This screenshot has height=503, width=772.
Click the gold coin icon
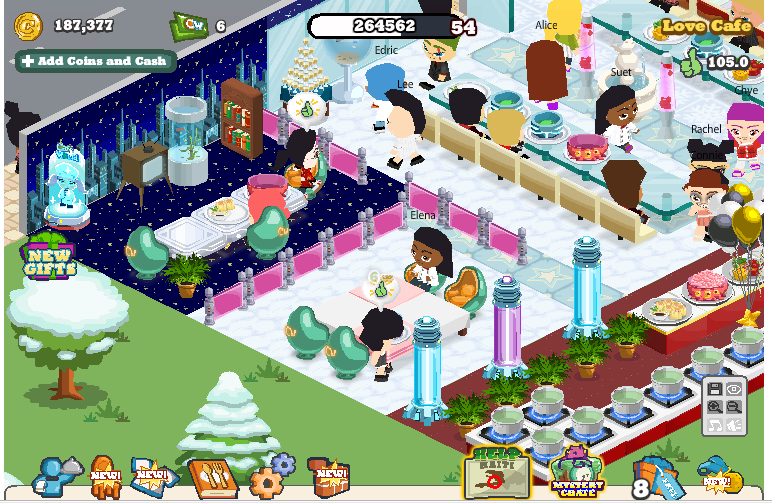click(x=28, y=25)
